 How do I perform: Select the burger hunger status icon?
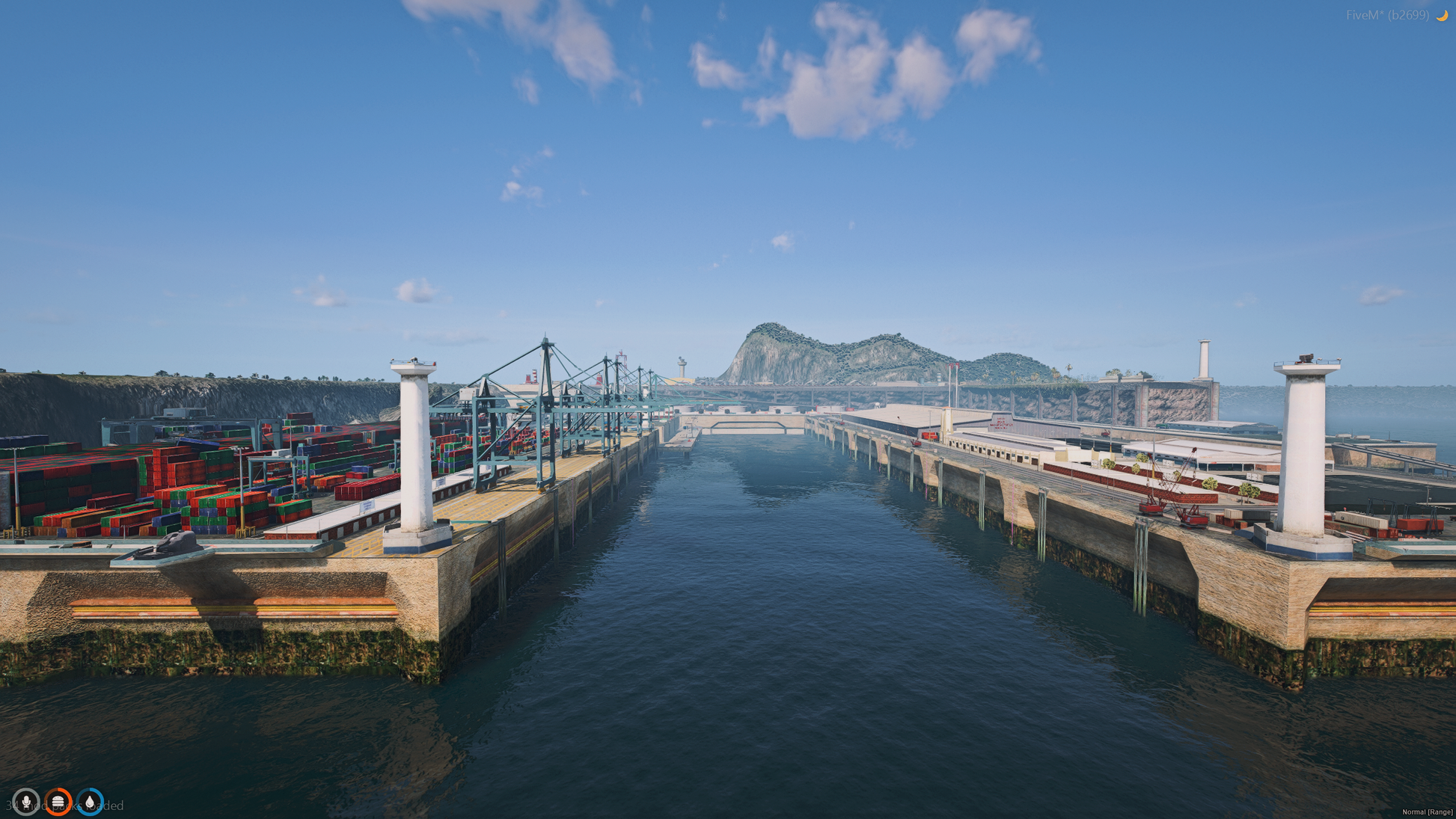click(58, 802)
